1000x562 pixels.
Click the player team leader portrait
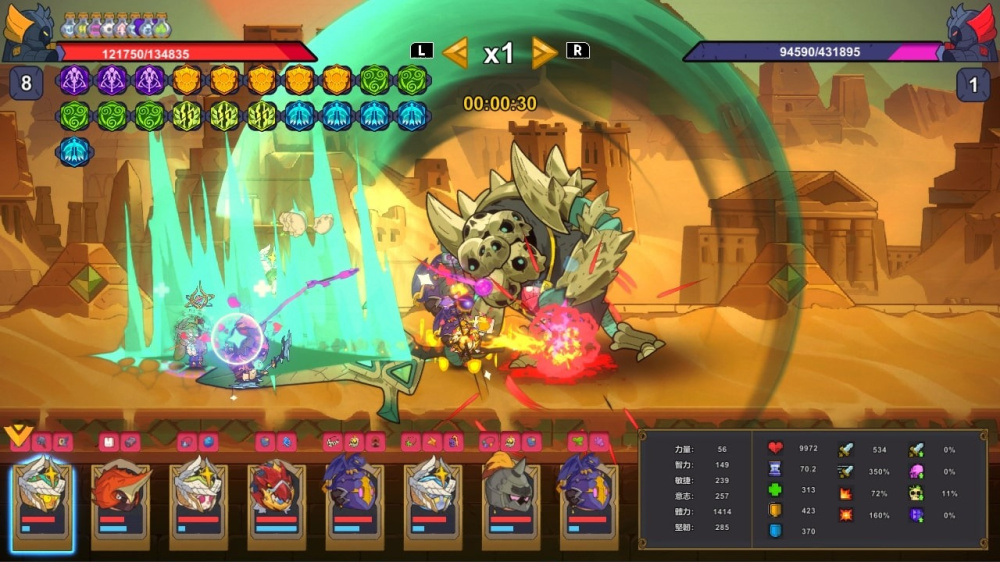point(27,32)
